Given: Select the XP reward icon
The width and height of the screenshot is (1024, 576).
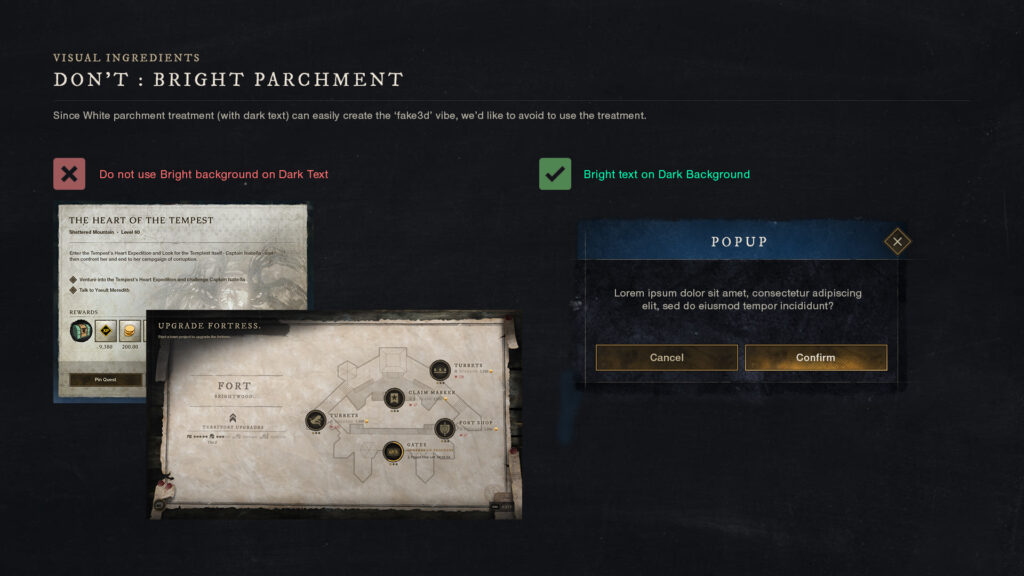Looking at the screenshot, I should (x=105, y=331).
